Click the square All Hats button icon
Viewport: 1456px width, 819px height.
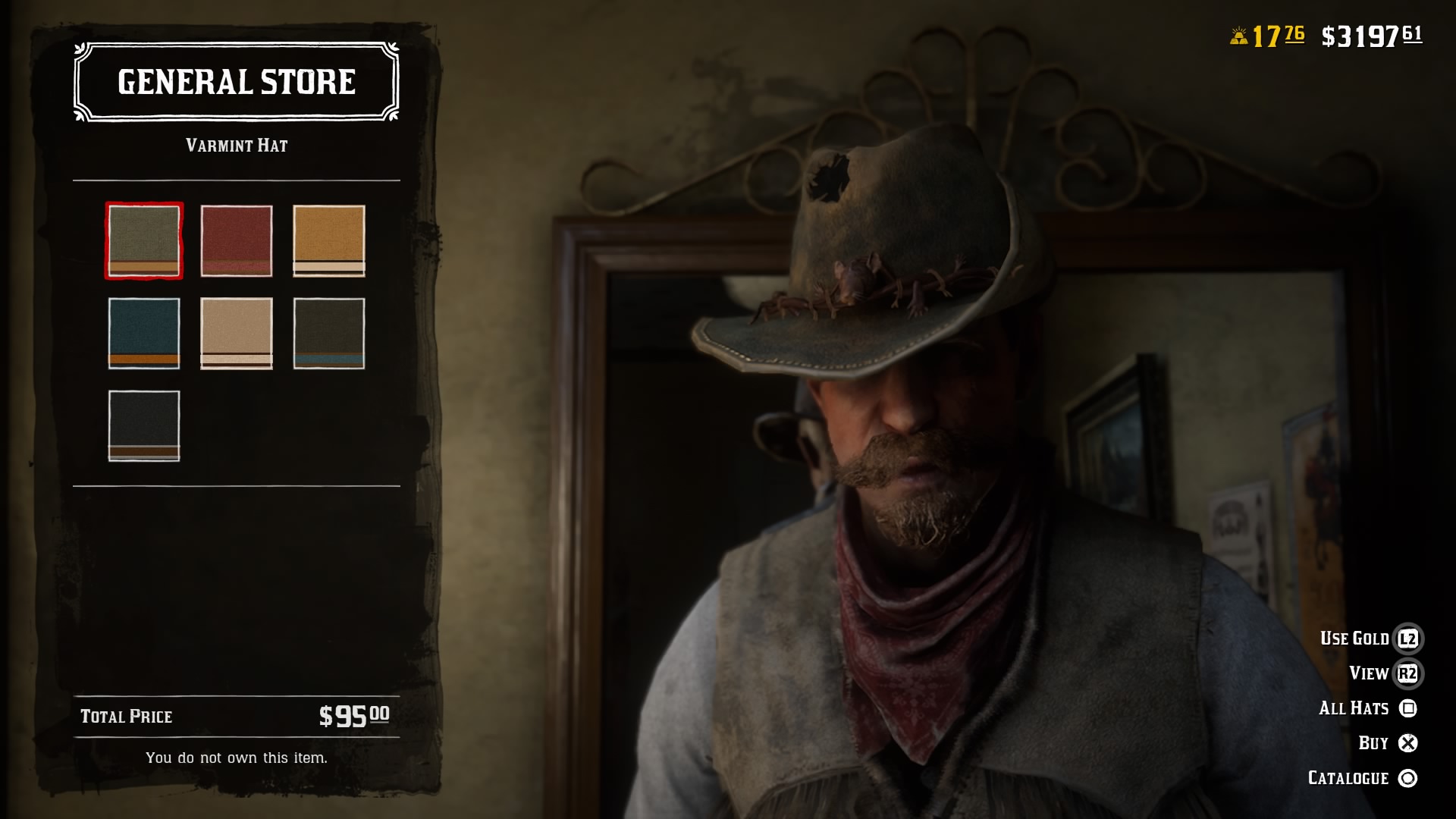pyautogui.click(x=1409, y=708)
